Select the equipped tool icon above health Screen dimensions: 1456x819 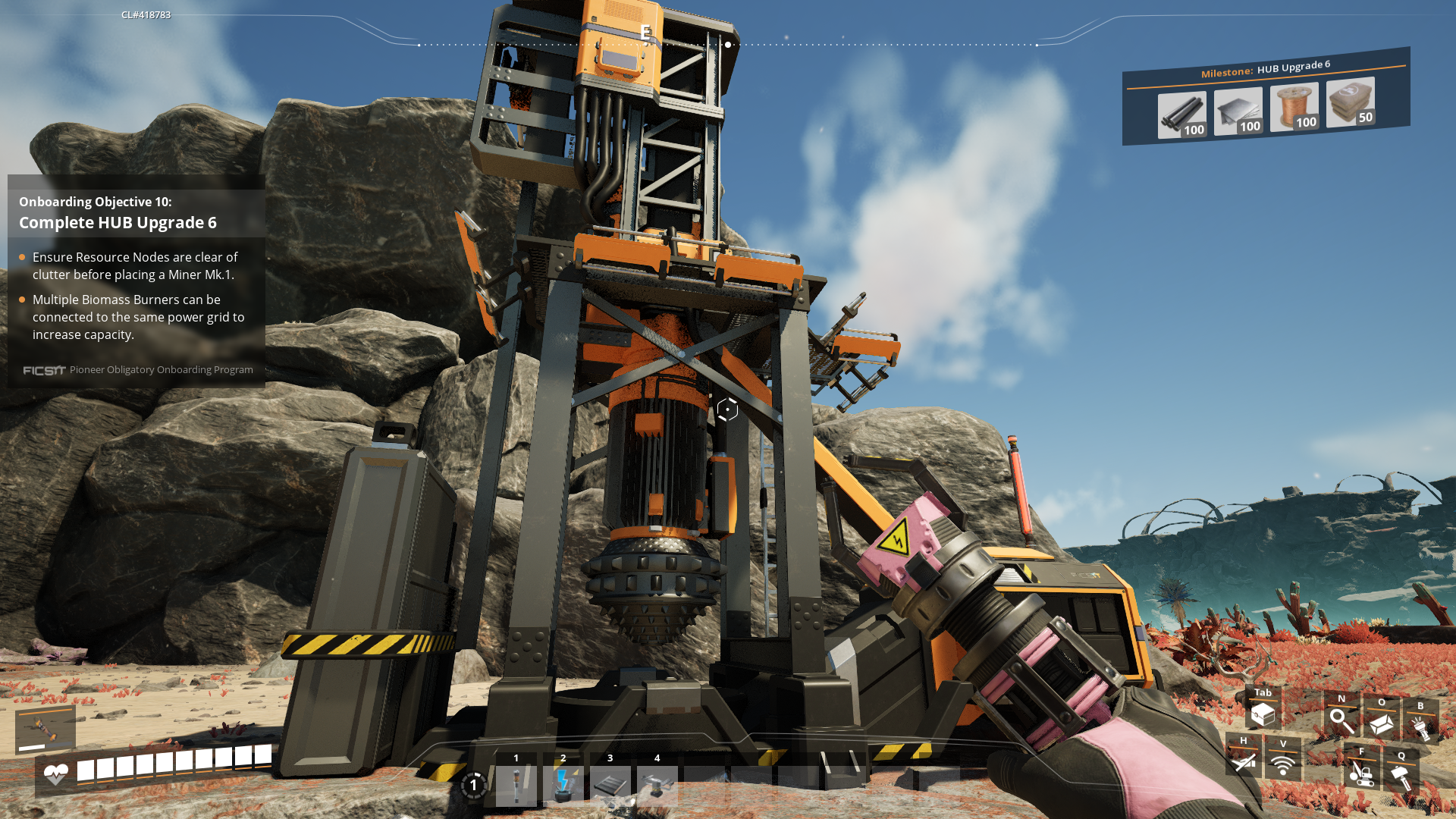click(45, 730)
